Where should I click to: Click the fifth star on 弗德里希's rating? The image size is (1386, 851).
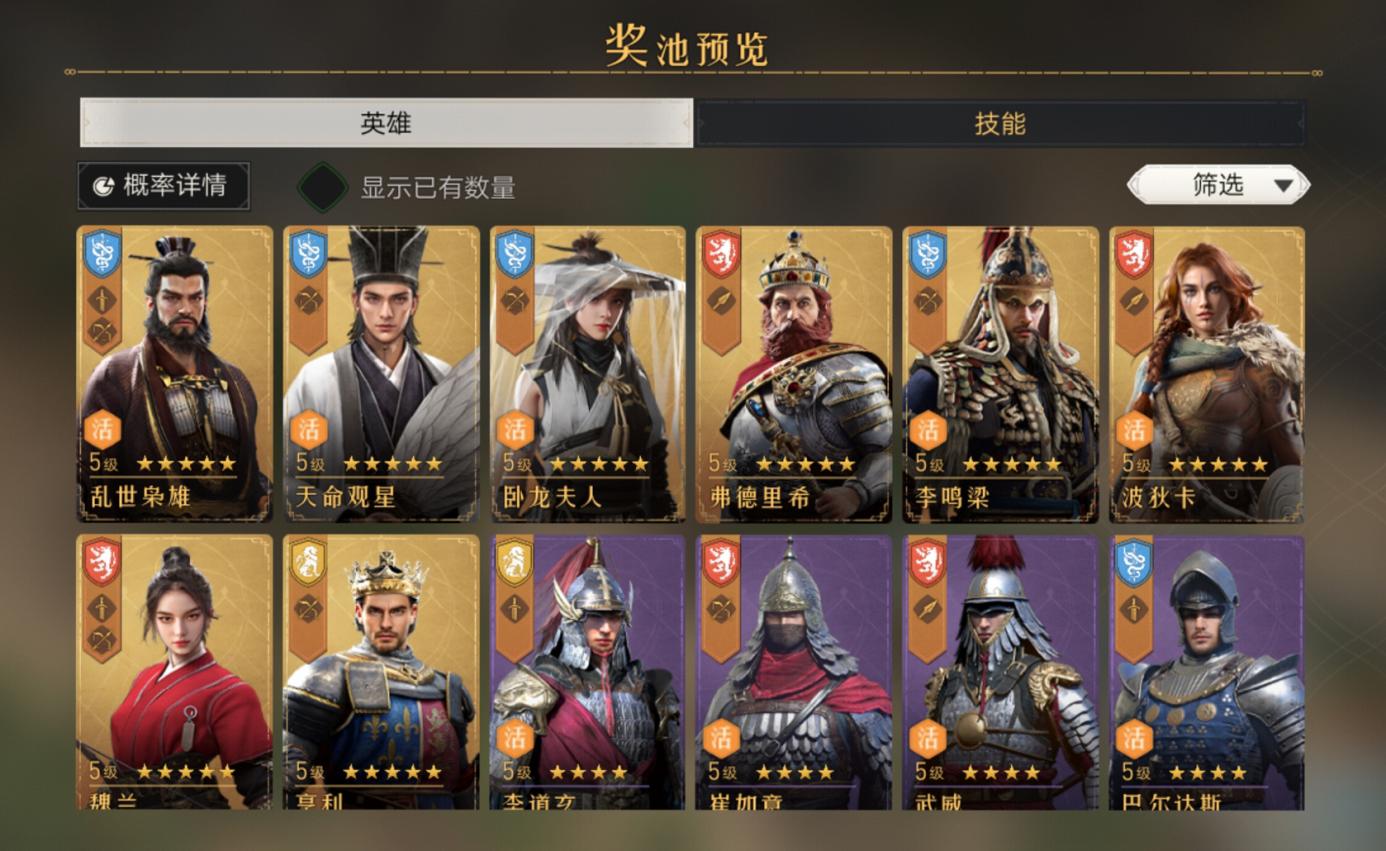pos(847,463)
